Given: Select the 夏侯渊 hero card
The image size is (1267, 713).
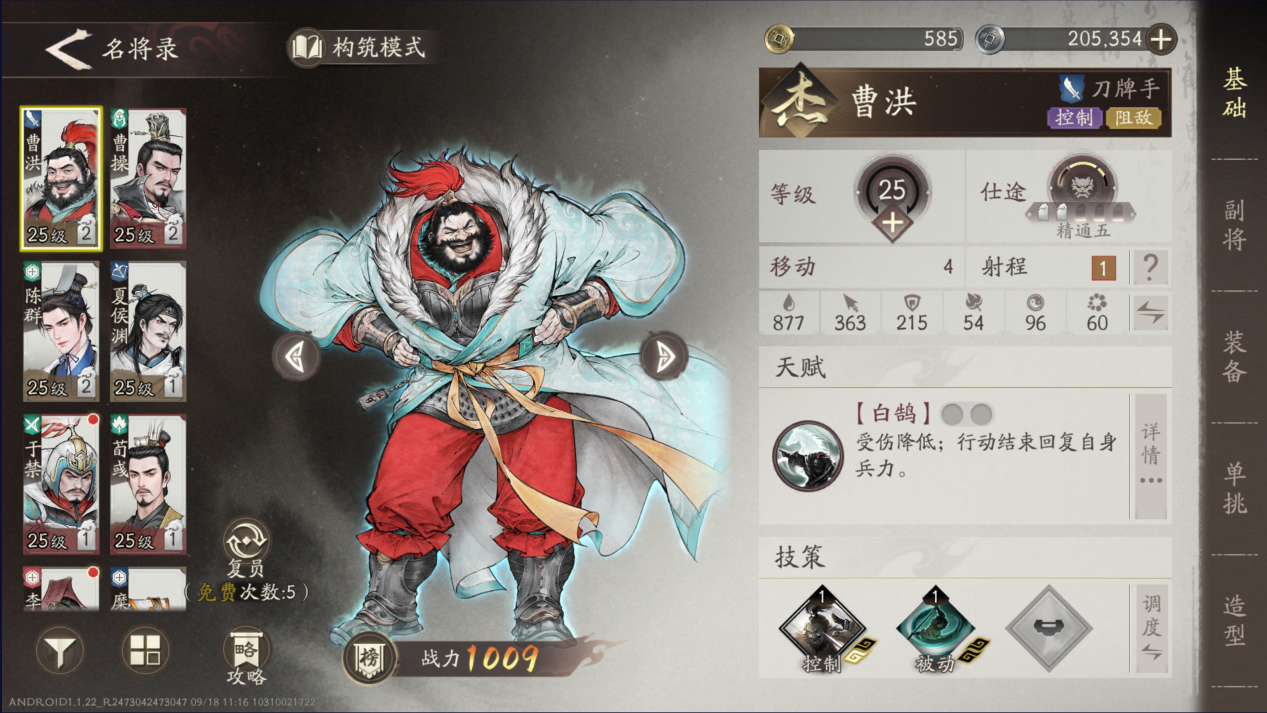Looking at the screenshot, I should (148, 331).
